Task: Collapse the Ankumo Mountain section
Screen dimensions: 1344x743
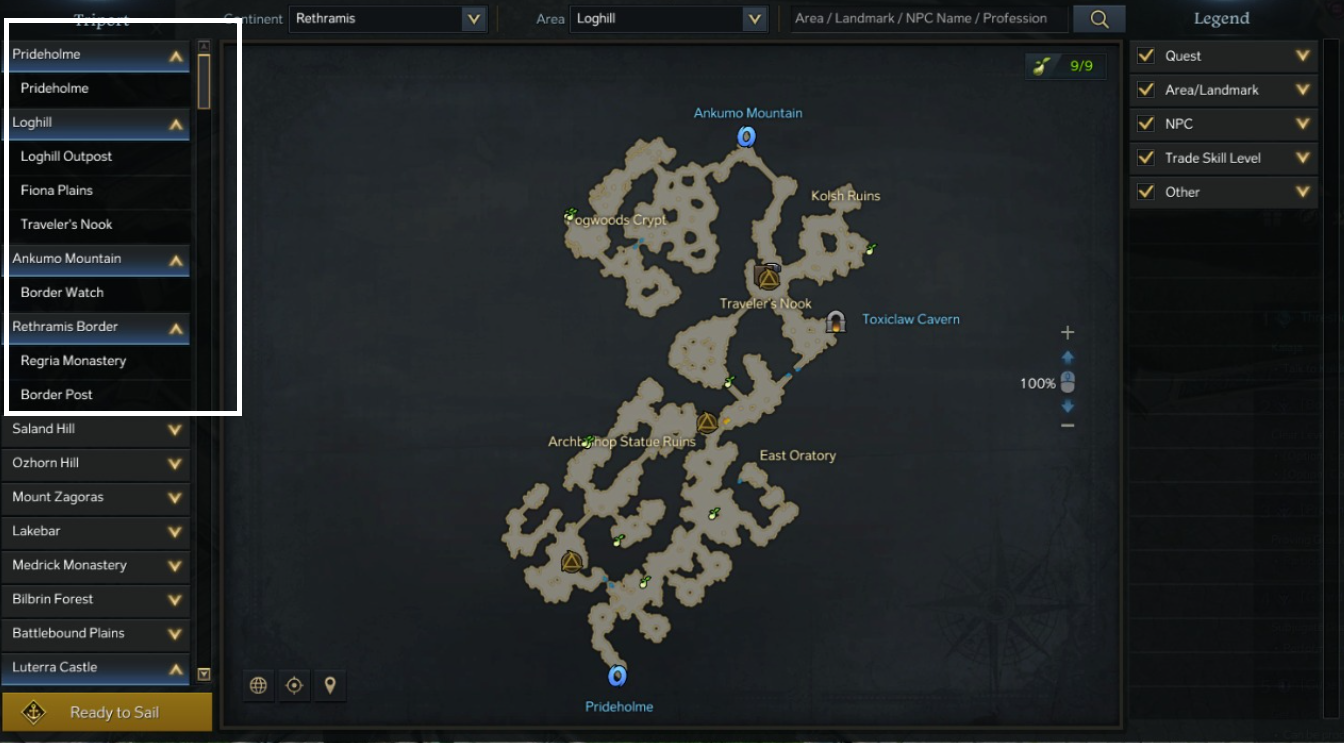Action: (x=175, y=259)
